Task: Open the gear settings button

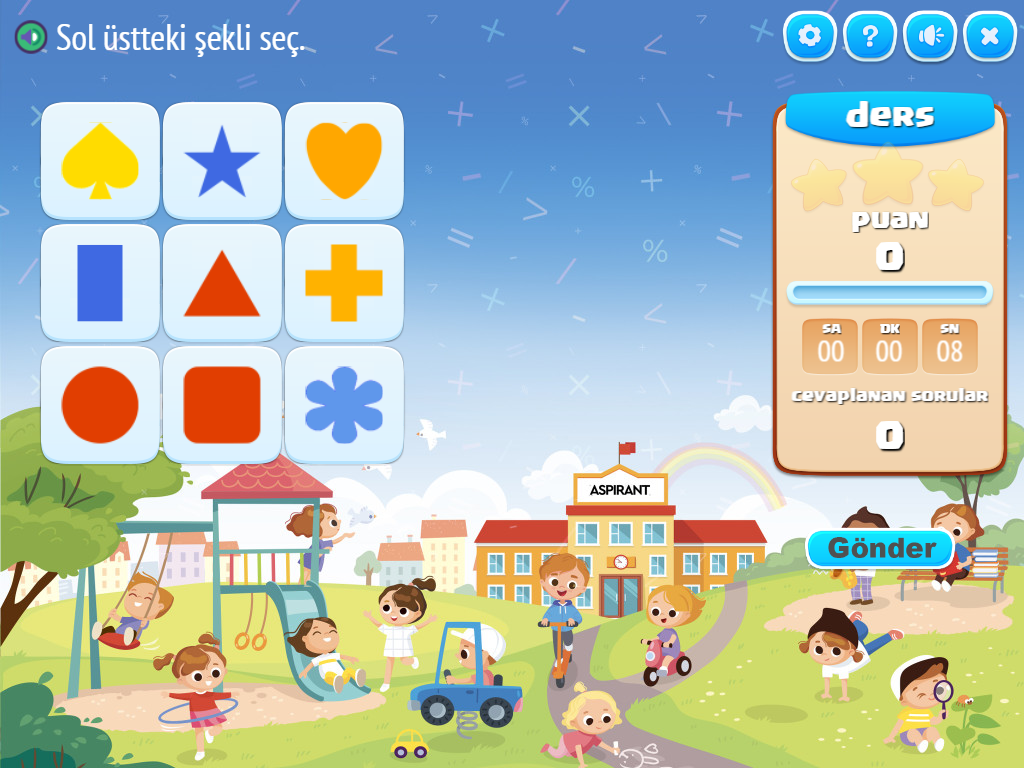Action: 810,37
